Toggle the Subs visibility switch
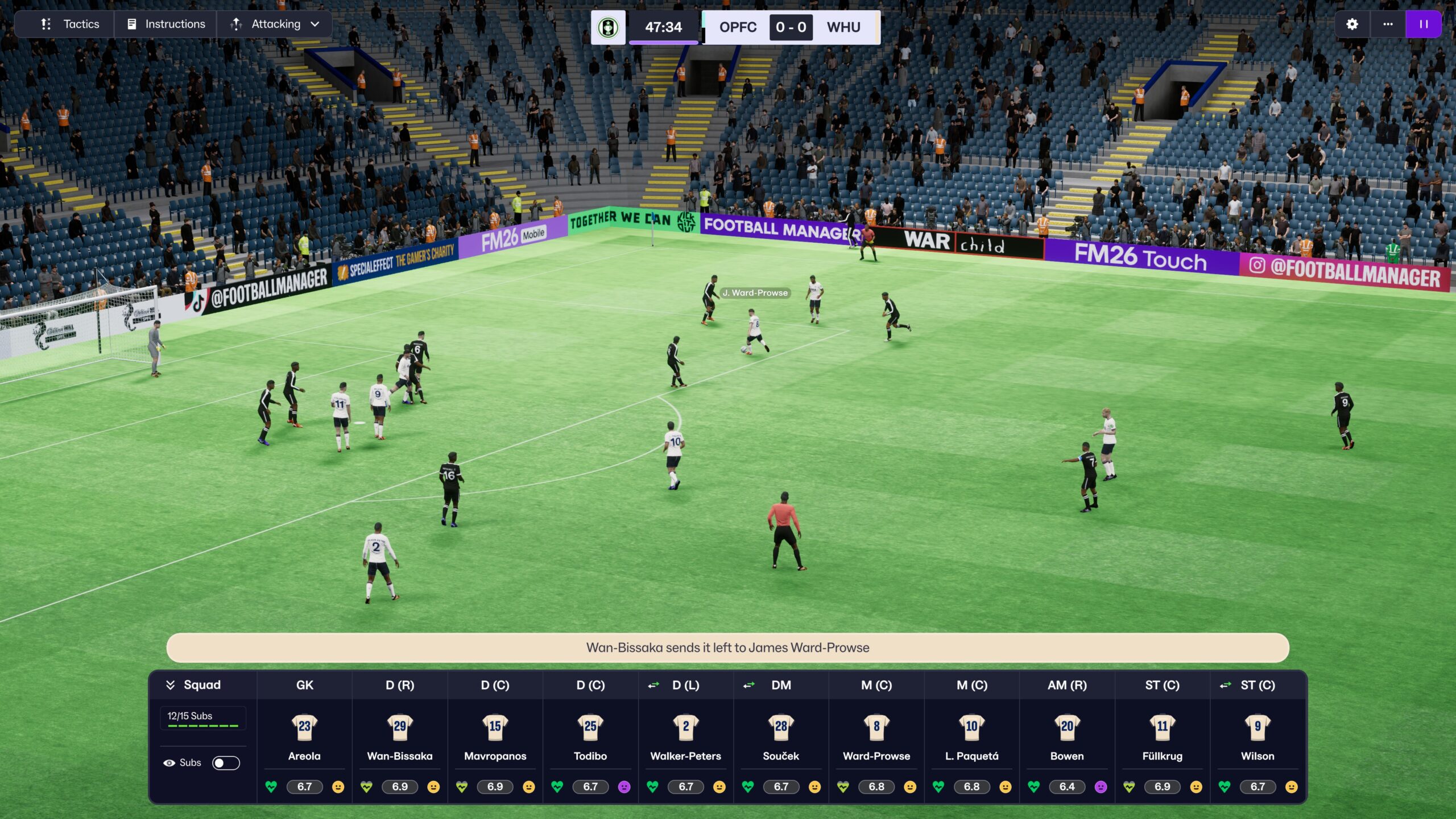1456x819 pixels. (x=226, y=763)
